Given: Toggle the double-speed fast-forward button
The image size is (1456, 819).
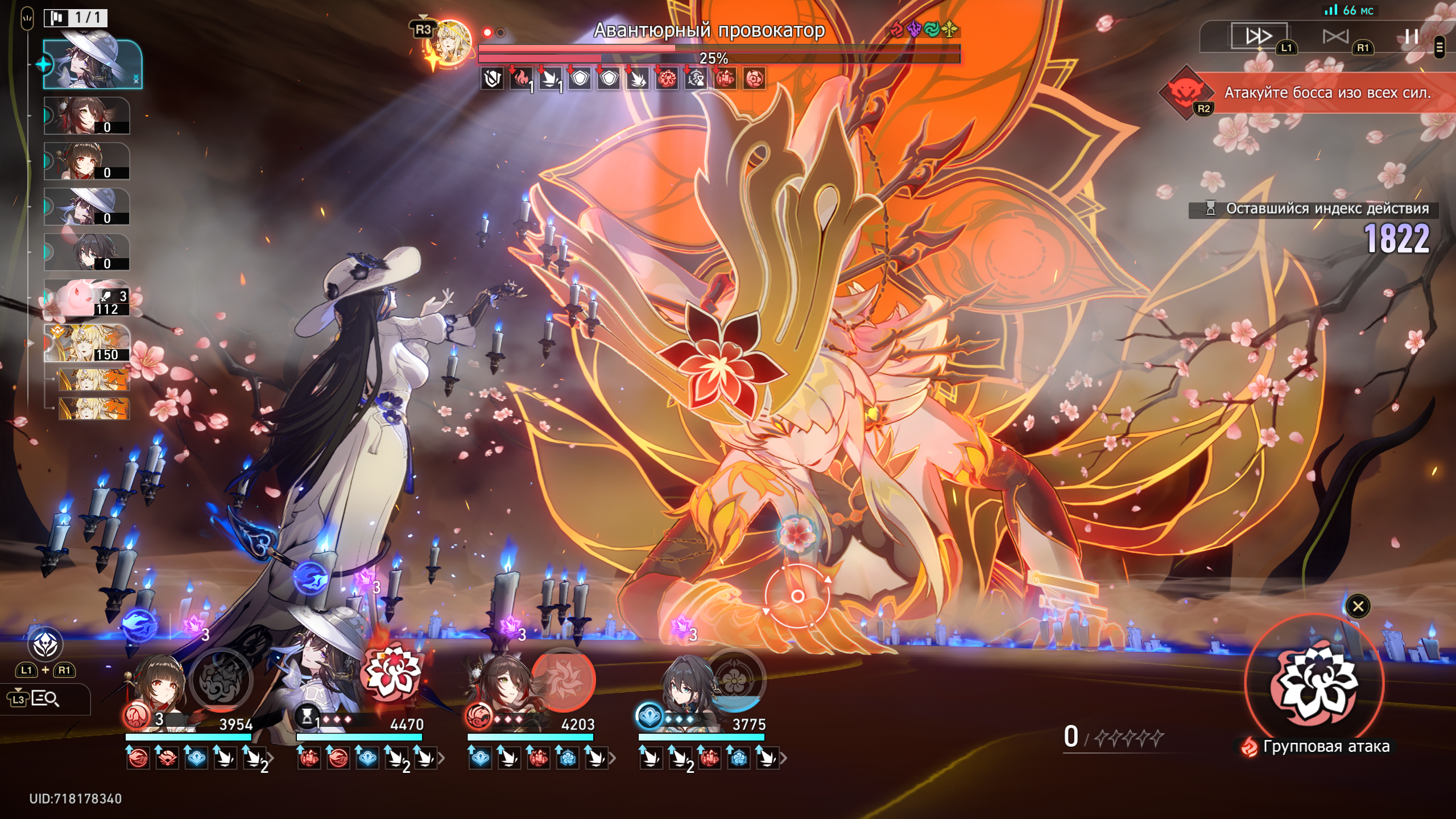Looking at the screenshot, I should click(x=1259, y=36).
